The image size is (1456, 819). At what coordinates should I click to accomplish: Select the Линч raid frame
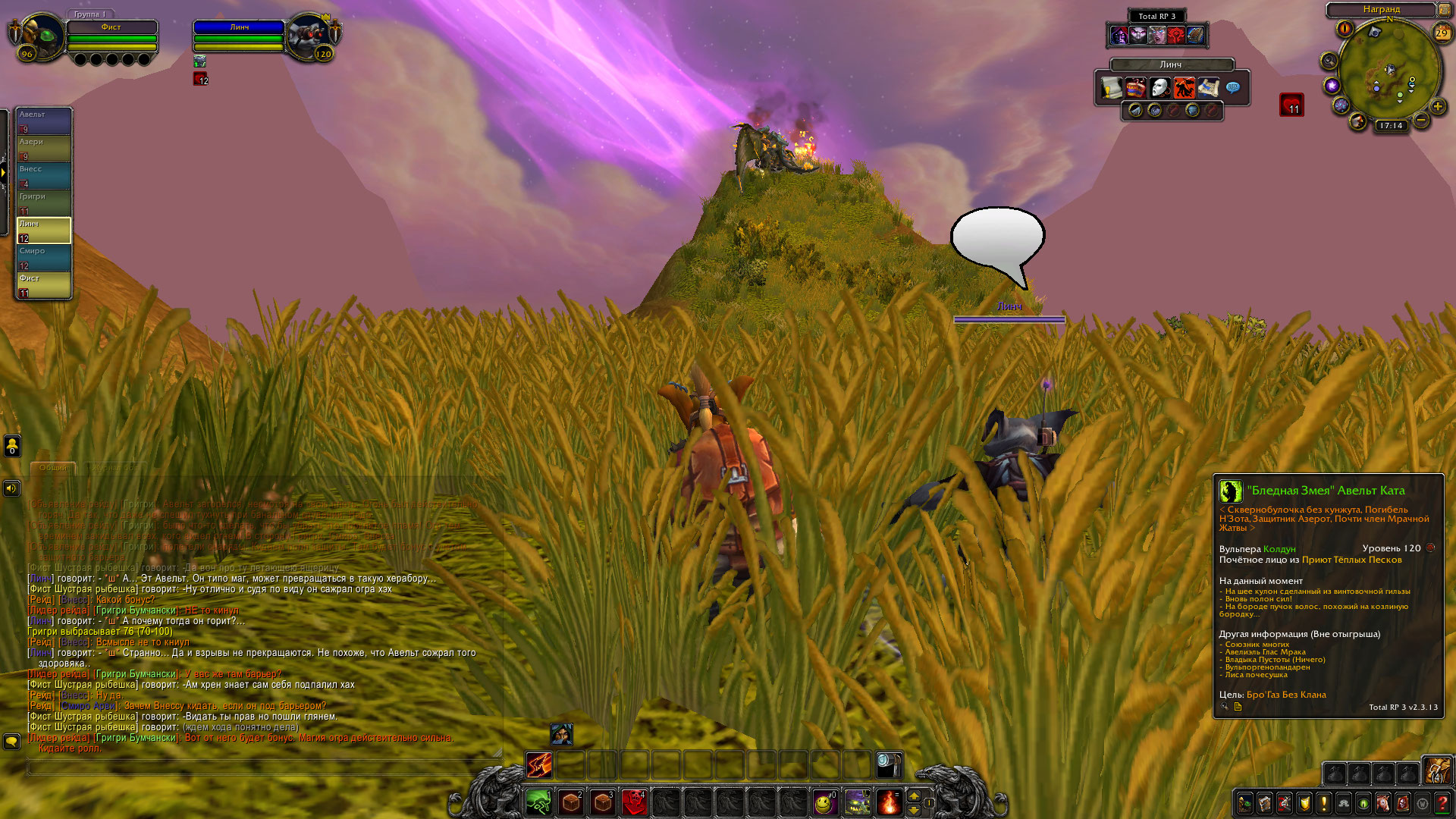tap(44, 230)
